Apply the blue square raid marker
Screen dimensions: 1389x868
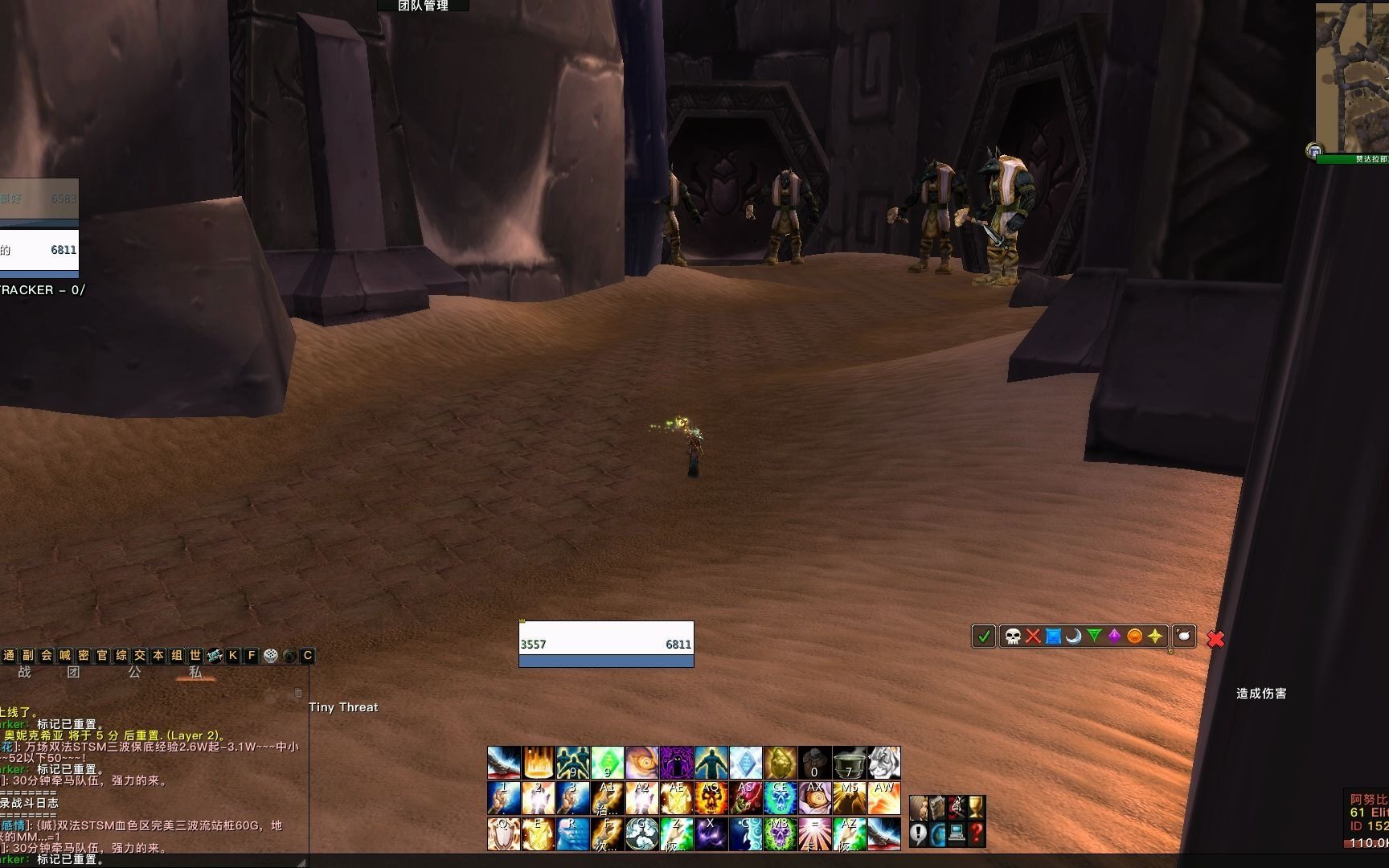click(1053, 637)
